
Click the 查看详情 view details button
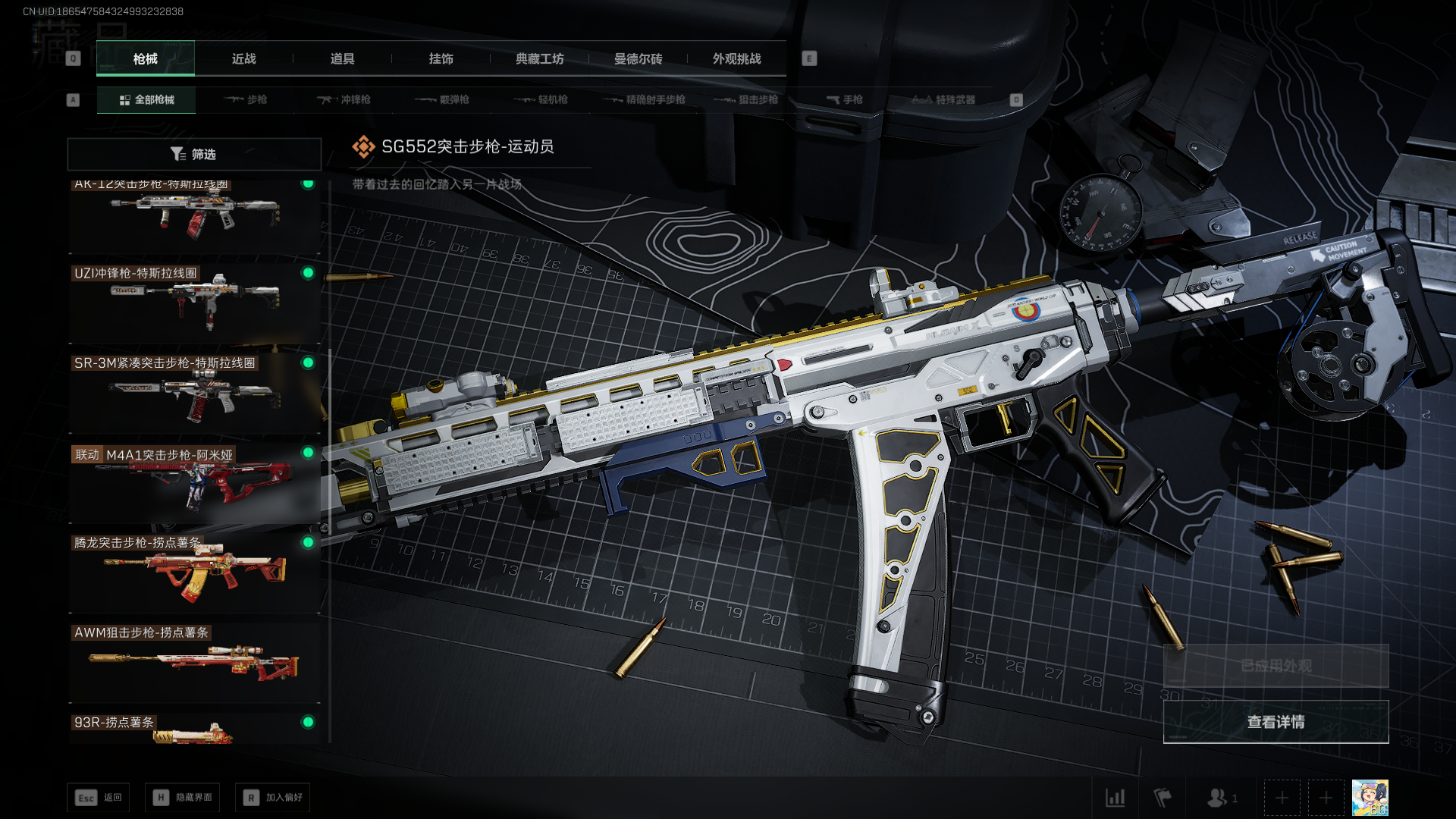[1276, 722]
